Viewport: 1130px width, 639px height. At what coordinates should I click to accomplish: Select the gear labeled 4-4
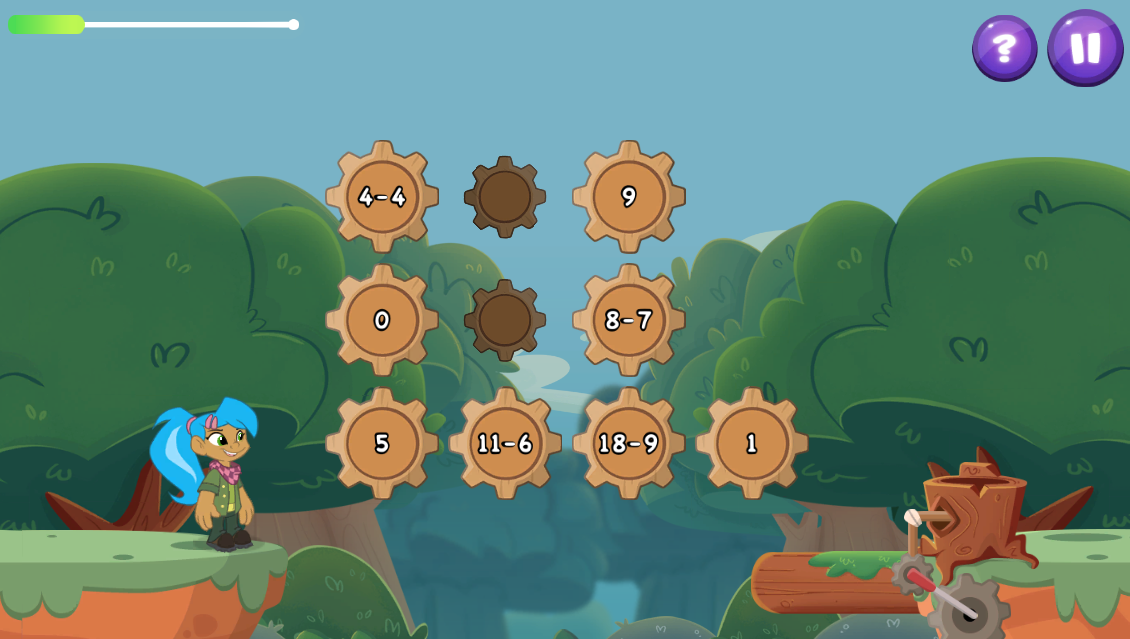(382, 197)
